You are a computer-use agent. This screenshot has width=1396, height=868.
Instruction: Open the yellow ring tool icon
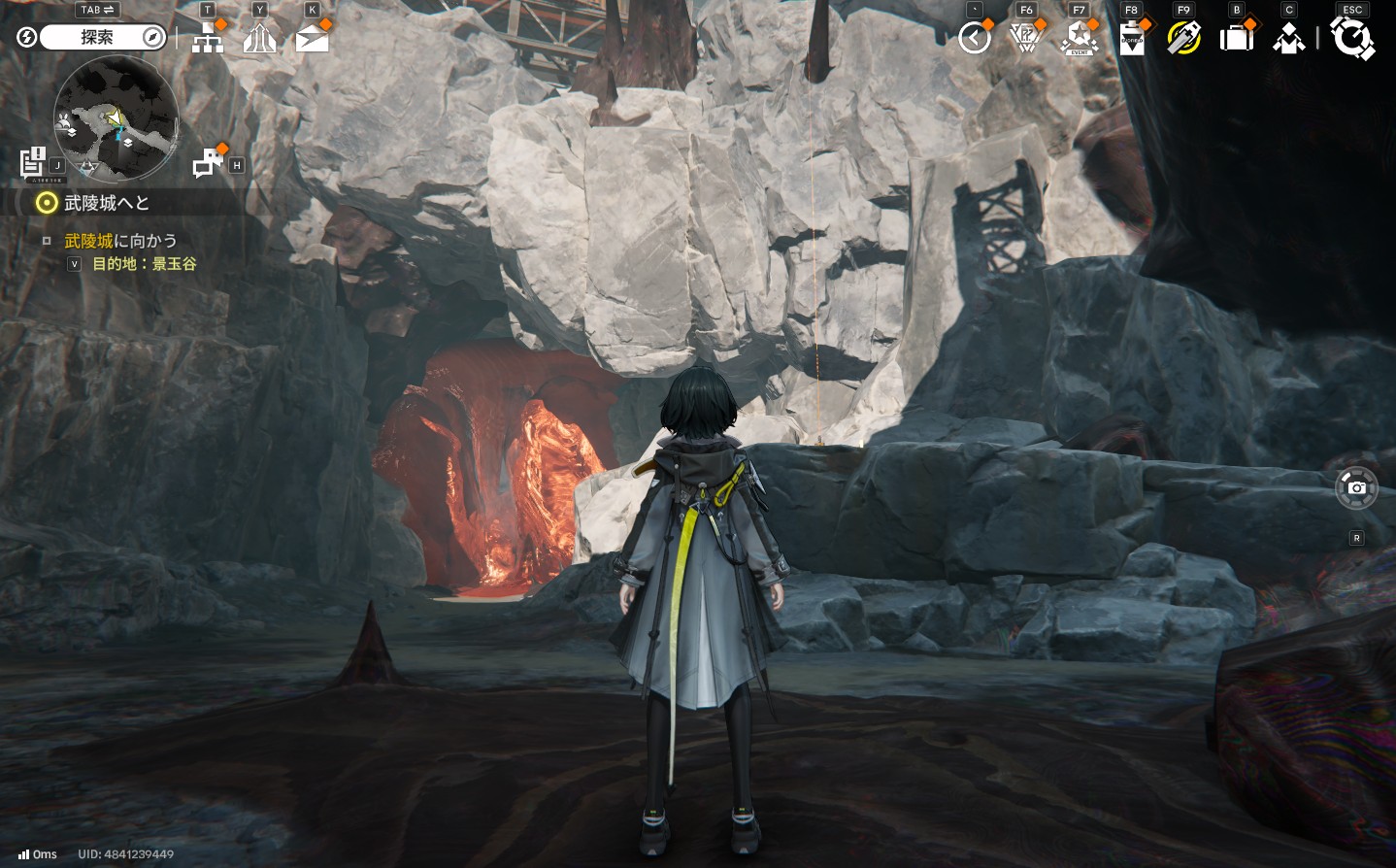[x=1184, y=39]
